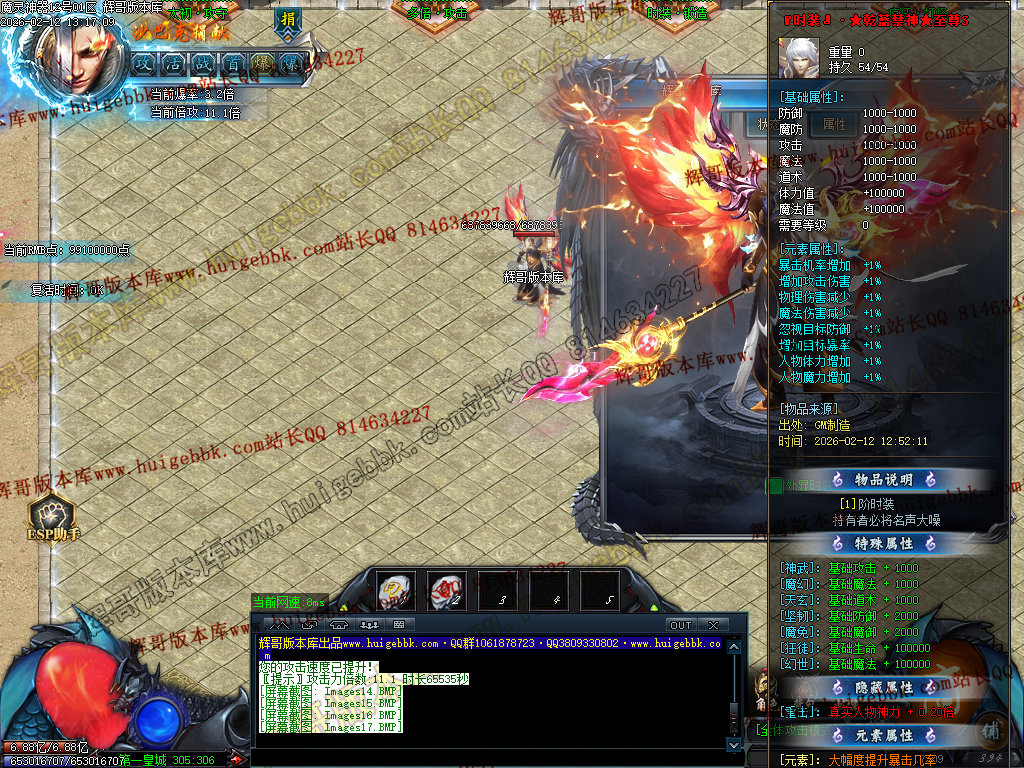
Task: Click the 攻 attack mode button
Action: tap(144, 62)
